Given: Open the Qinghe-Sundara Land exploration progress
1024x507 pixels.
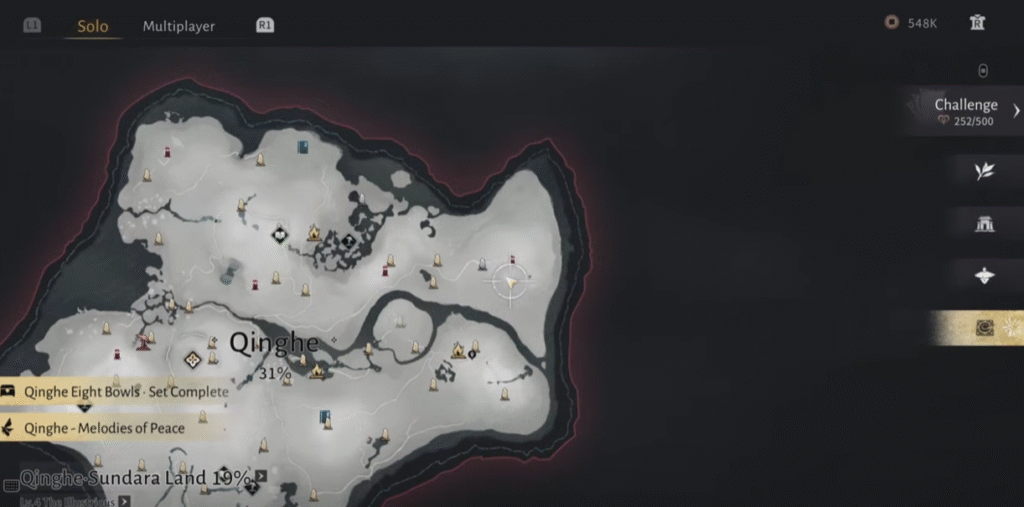Looking at the screenshot, I should [x=135, y=478].
